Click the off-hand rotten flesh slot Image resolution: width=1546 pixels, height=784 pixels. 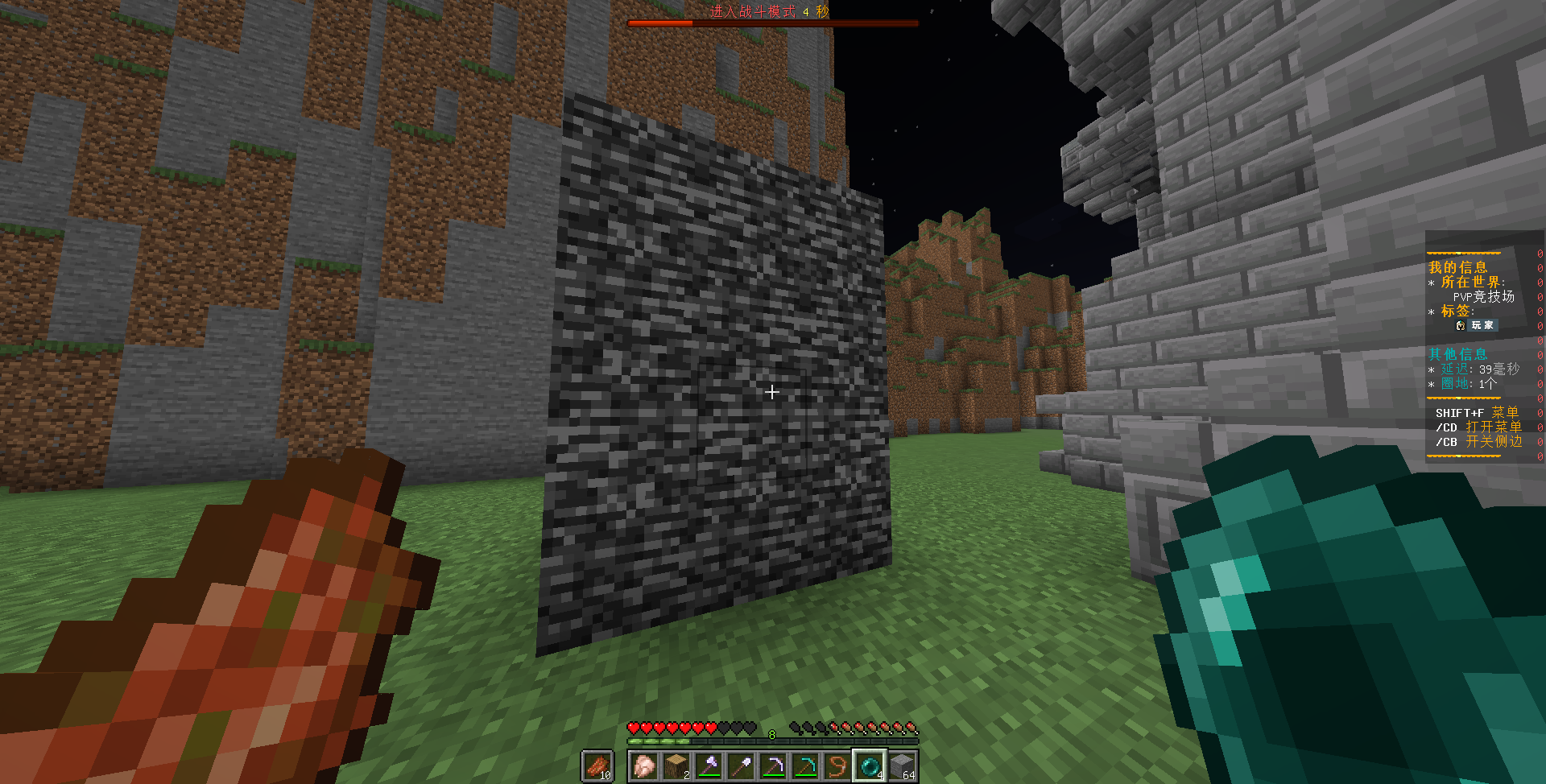point(597,765)
